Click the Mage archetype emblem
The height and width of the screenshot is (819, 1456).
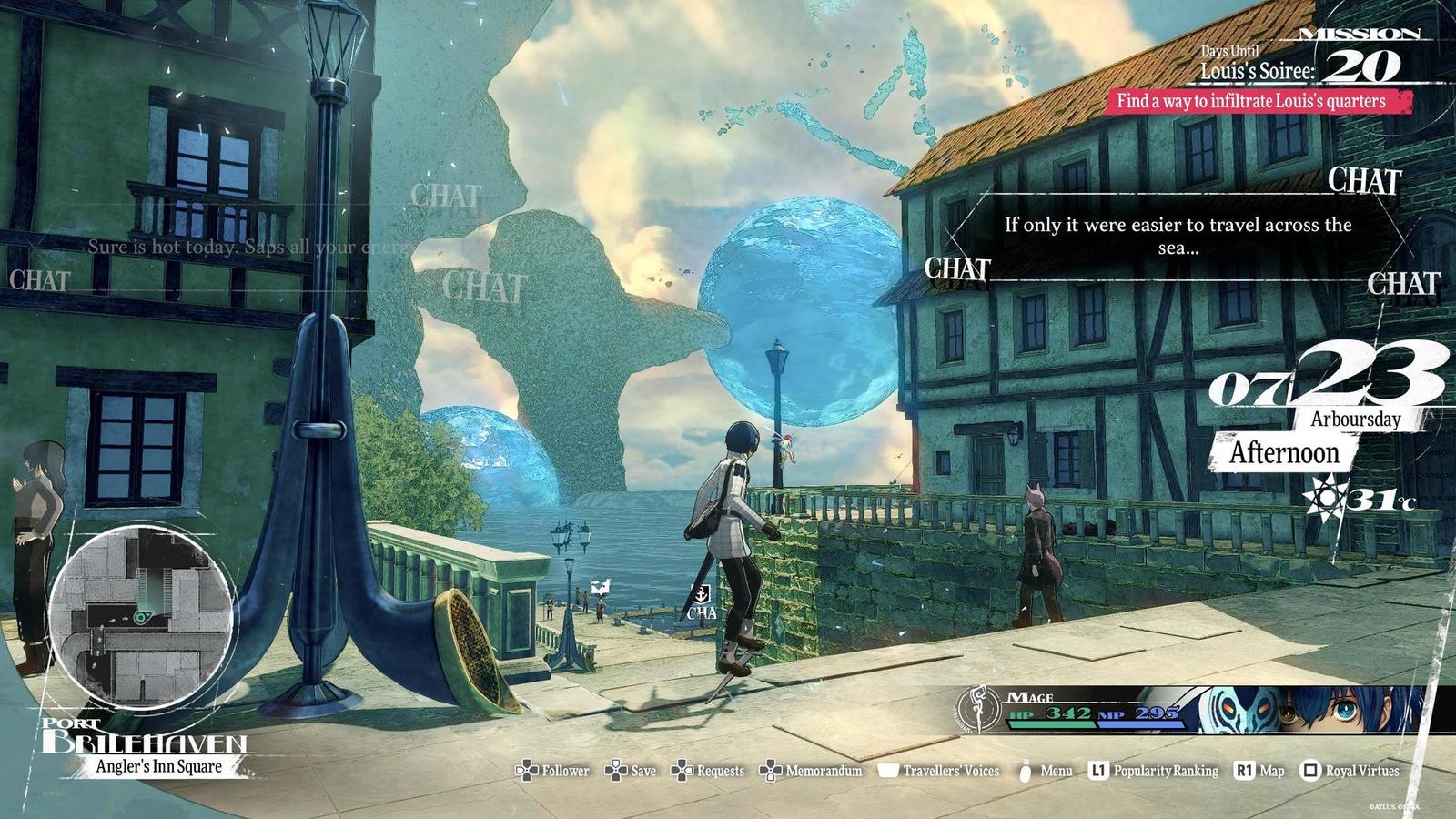click(x=978, y=709)
